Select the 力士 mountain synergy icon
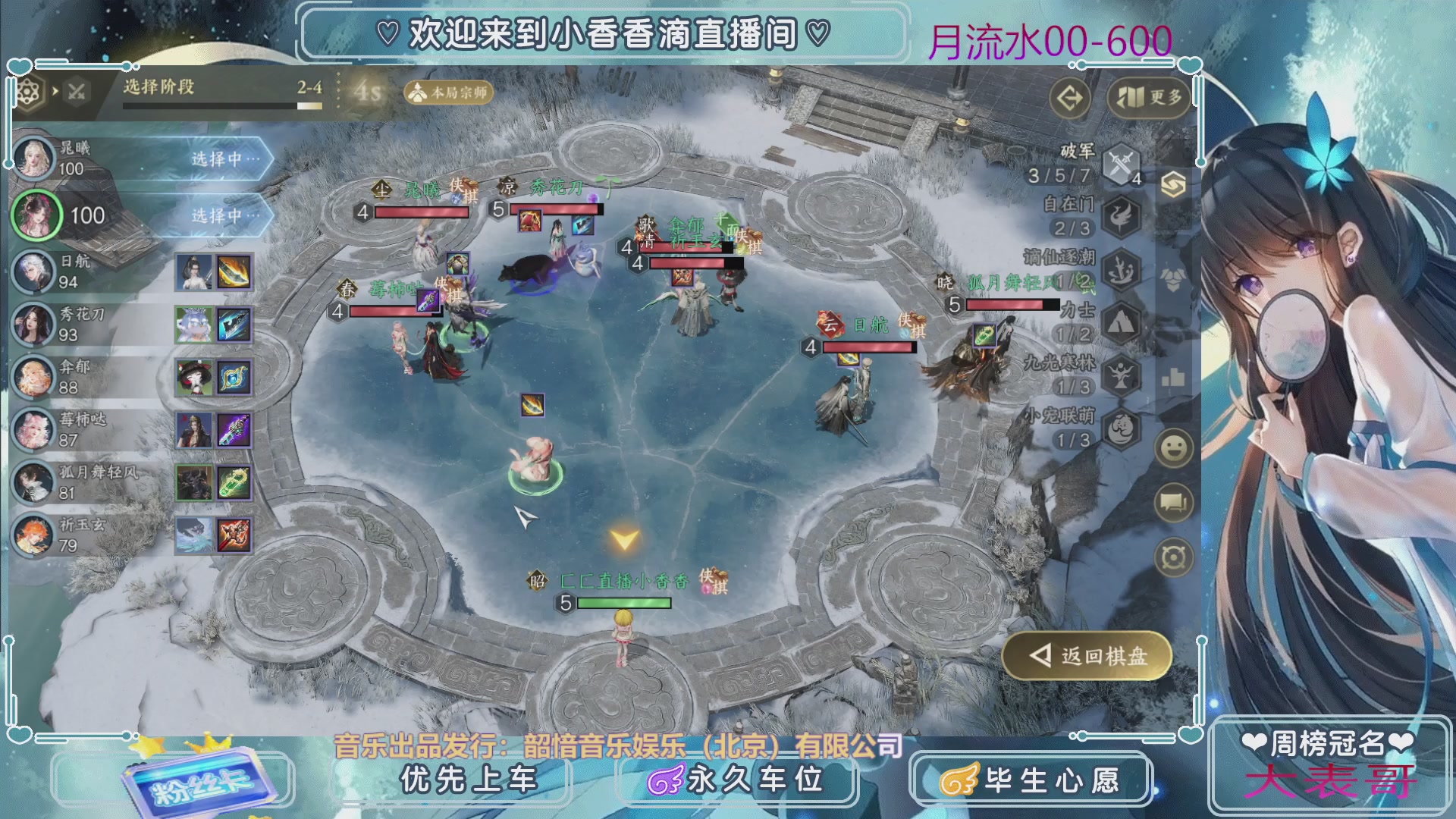The height and width of the screenshot is (819, 1456). pos(1121,324)
